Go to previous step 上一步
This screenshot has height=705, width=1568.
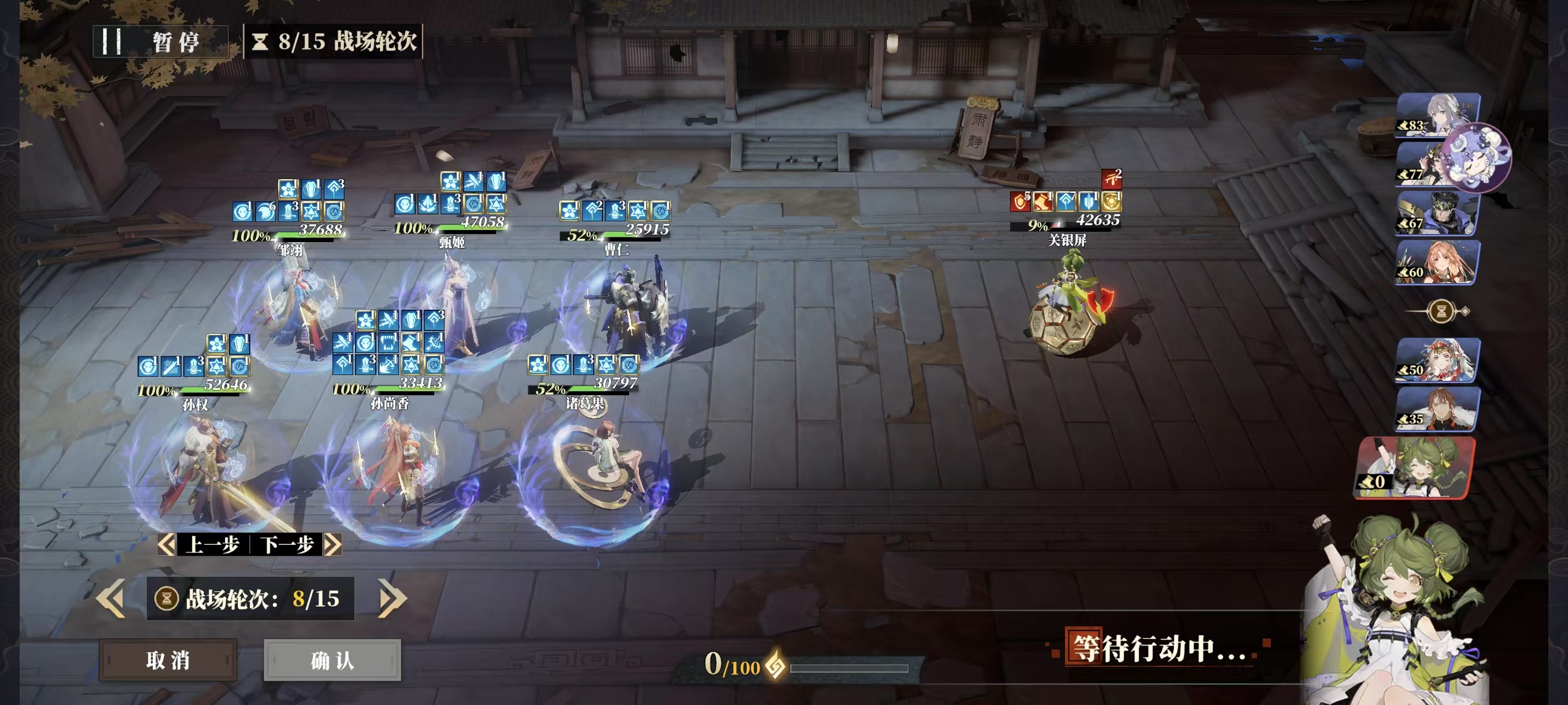click(205, 544)
